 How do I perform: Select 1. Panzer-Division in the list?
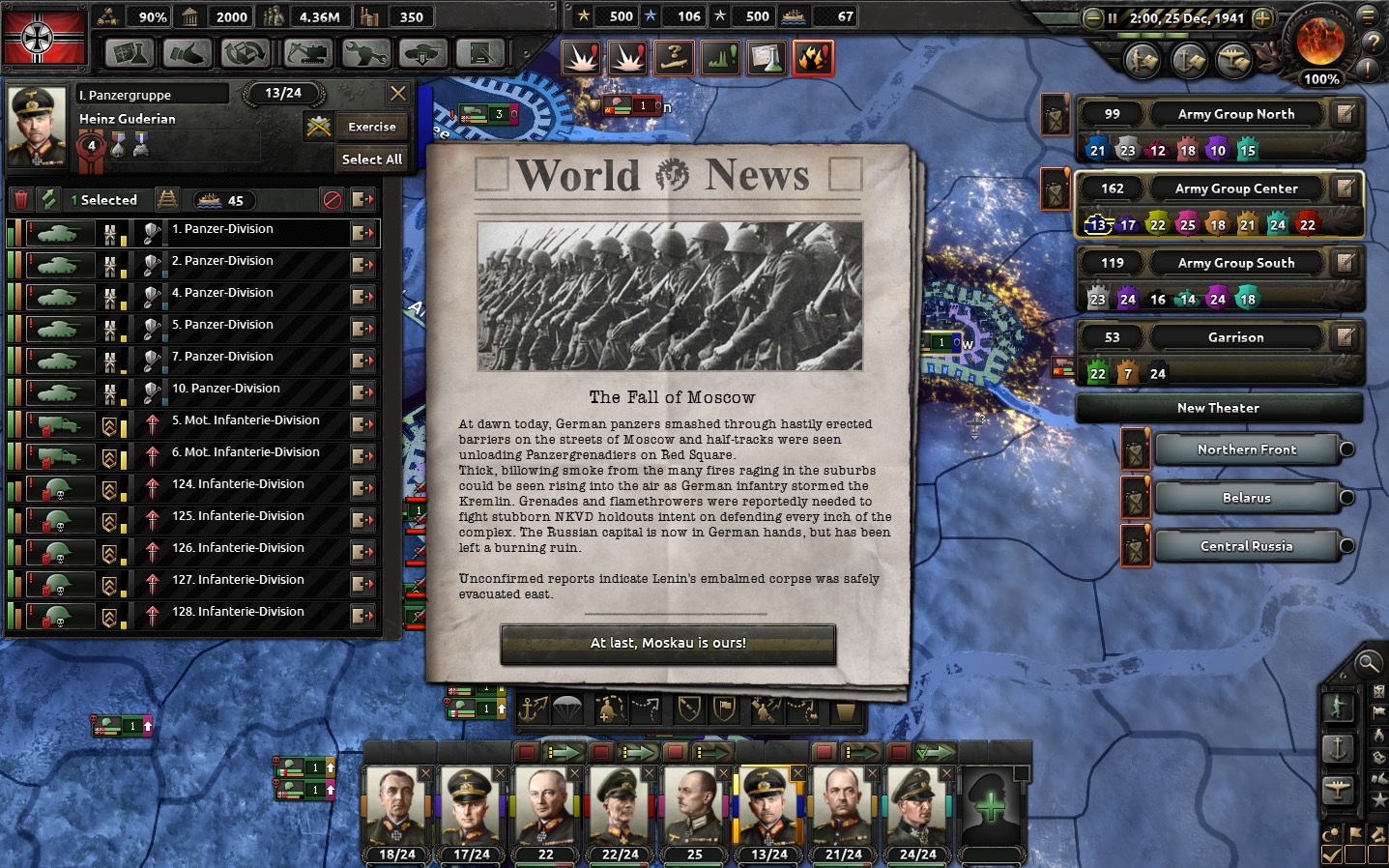click(x=222, y=230)
